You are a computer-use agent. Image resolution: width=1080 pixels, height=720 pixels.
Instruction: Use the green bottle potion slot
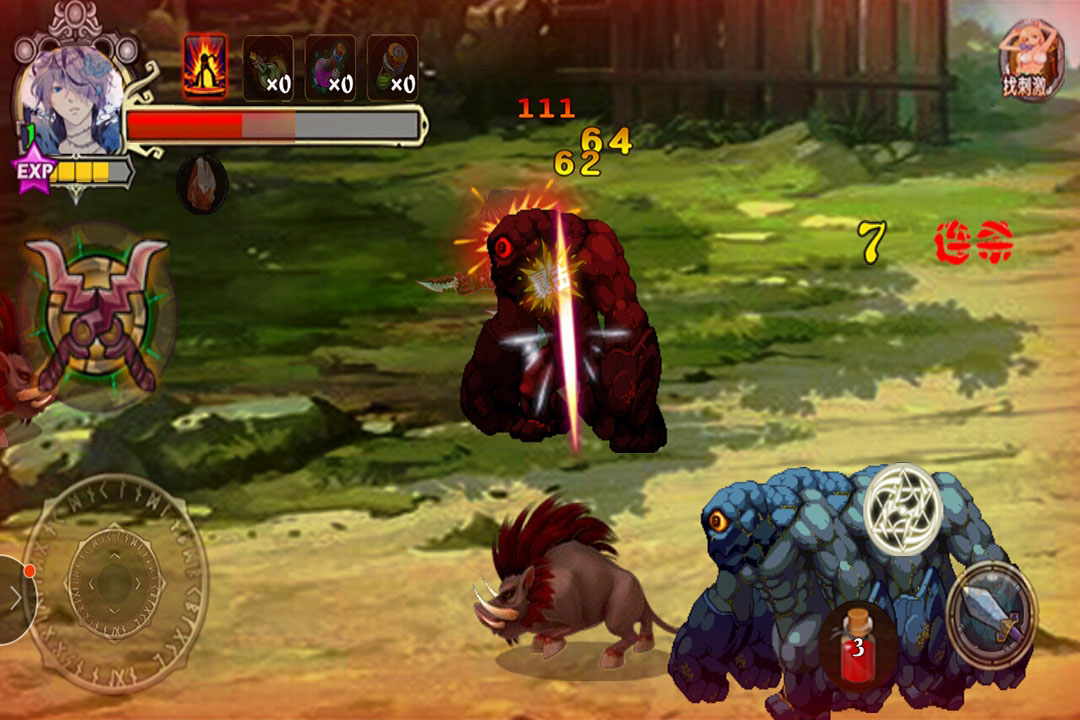click(x=268, y=68)
